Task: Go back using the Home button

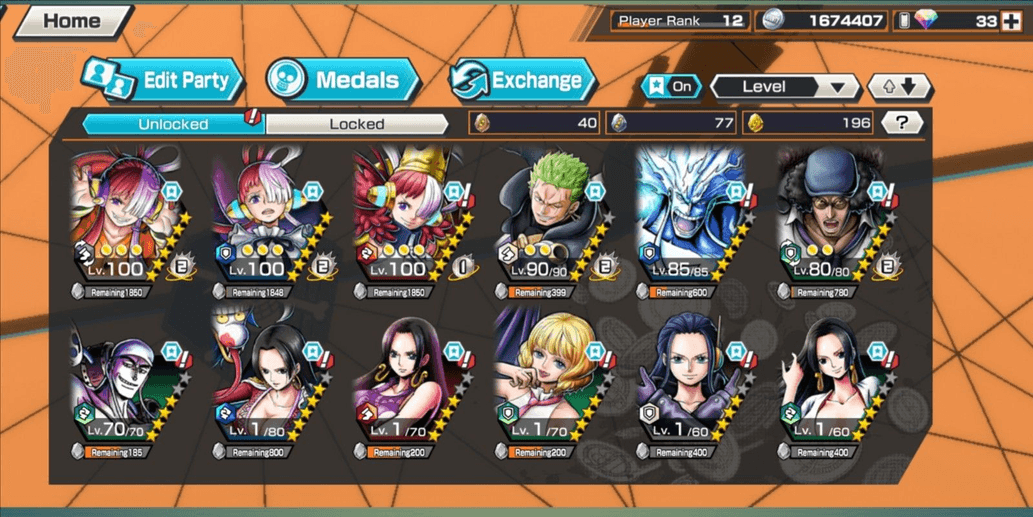Action: (70, 21)
